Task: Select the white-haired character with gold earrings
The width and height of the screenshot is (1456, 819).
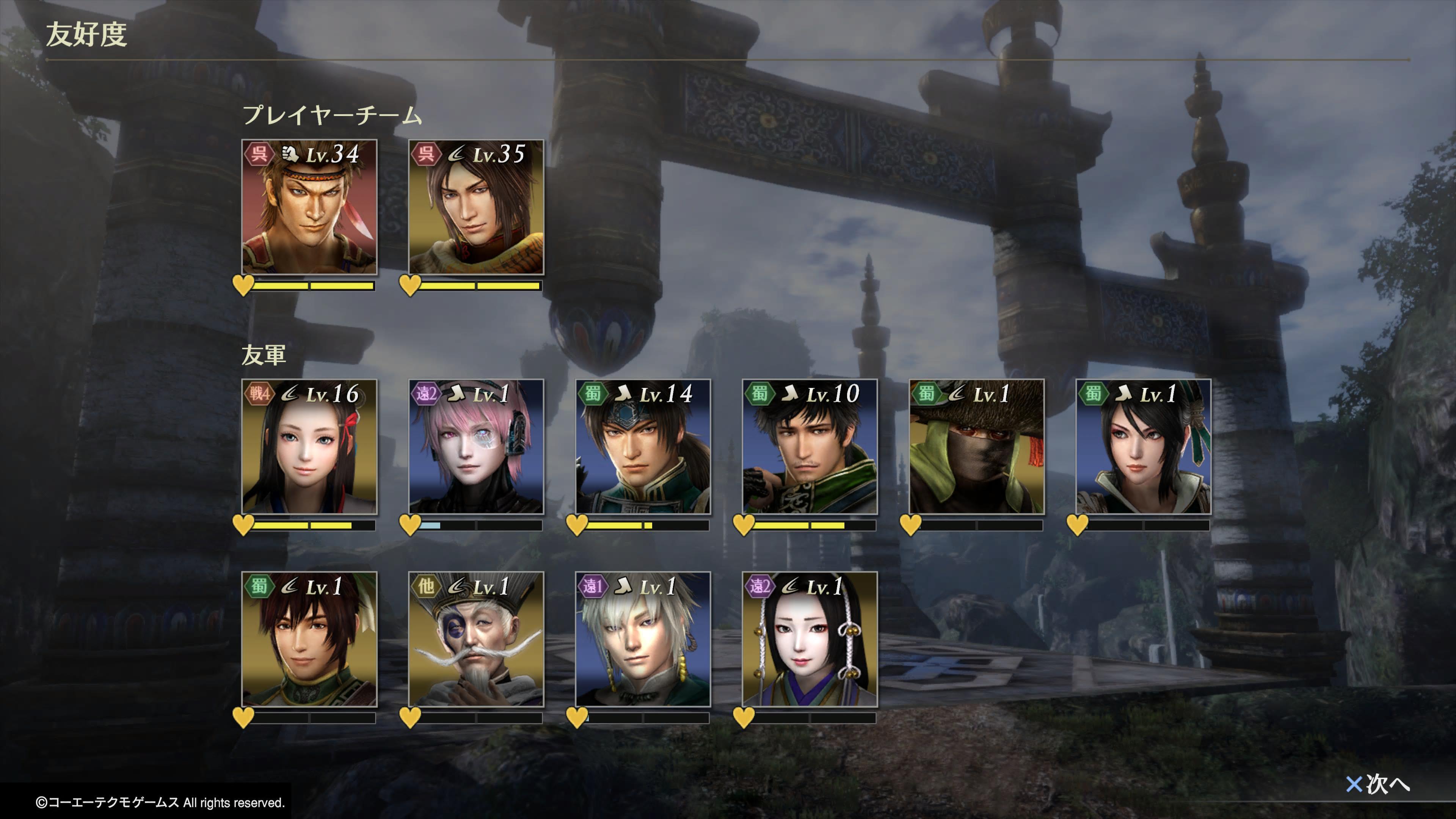Action: pos(643,639)
